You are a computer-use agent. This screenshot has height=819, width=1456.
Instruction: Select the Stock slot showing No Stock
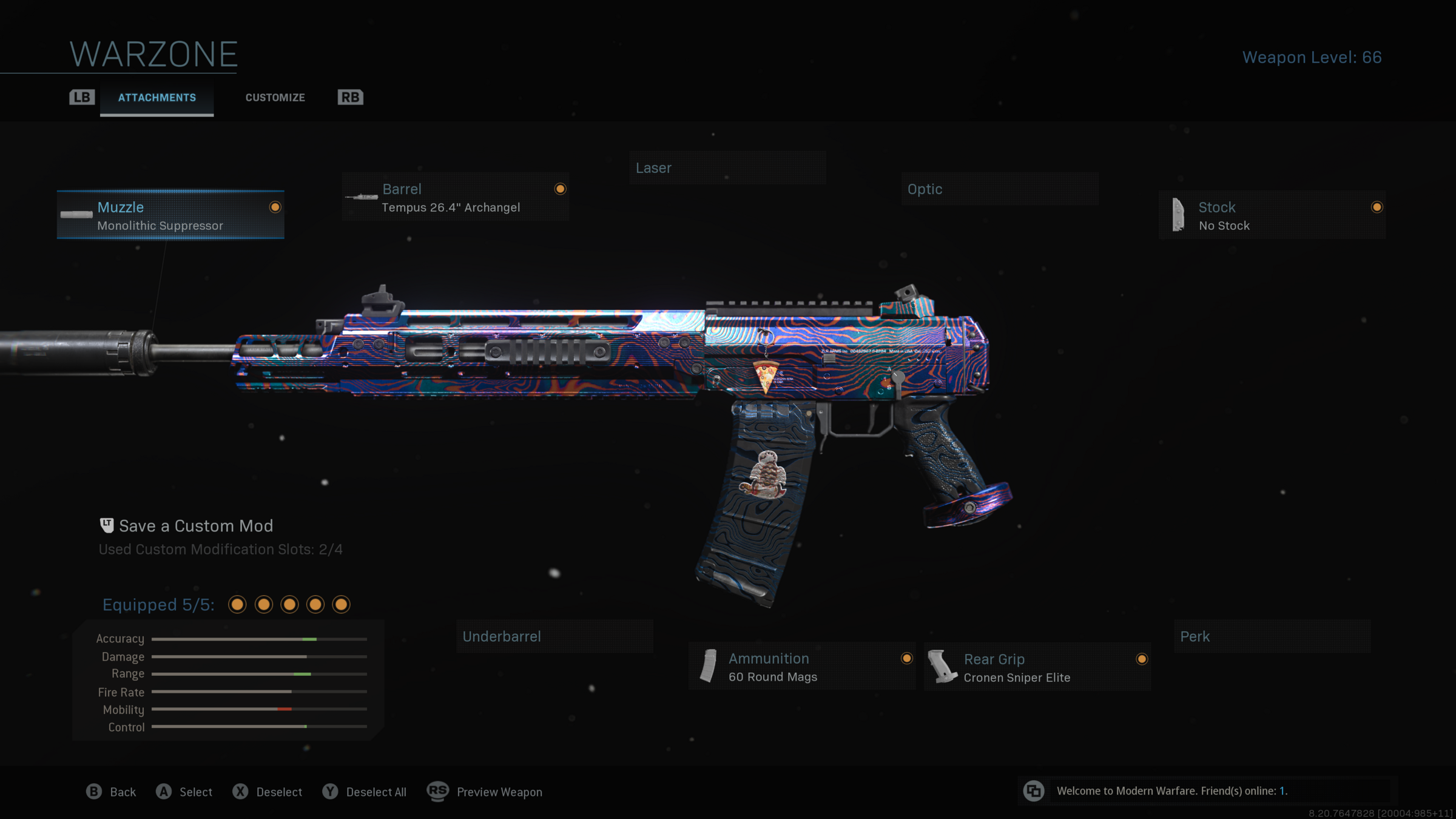[x=1272, y=215]
